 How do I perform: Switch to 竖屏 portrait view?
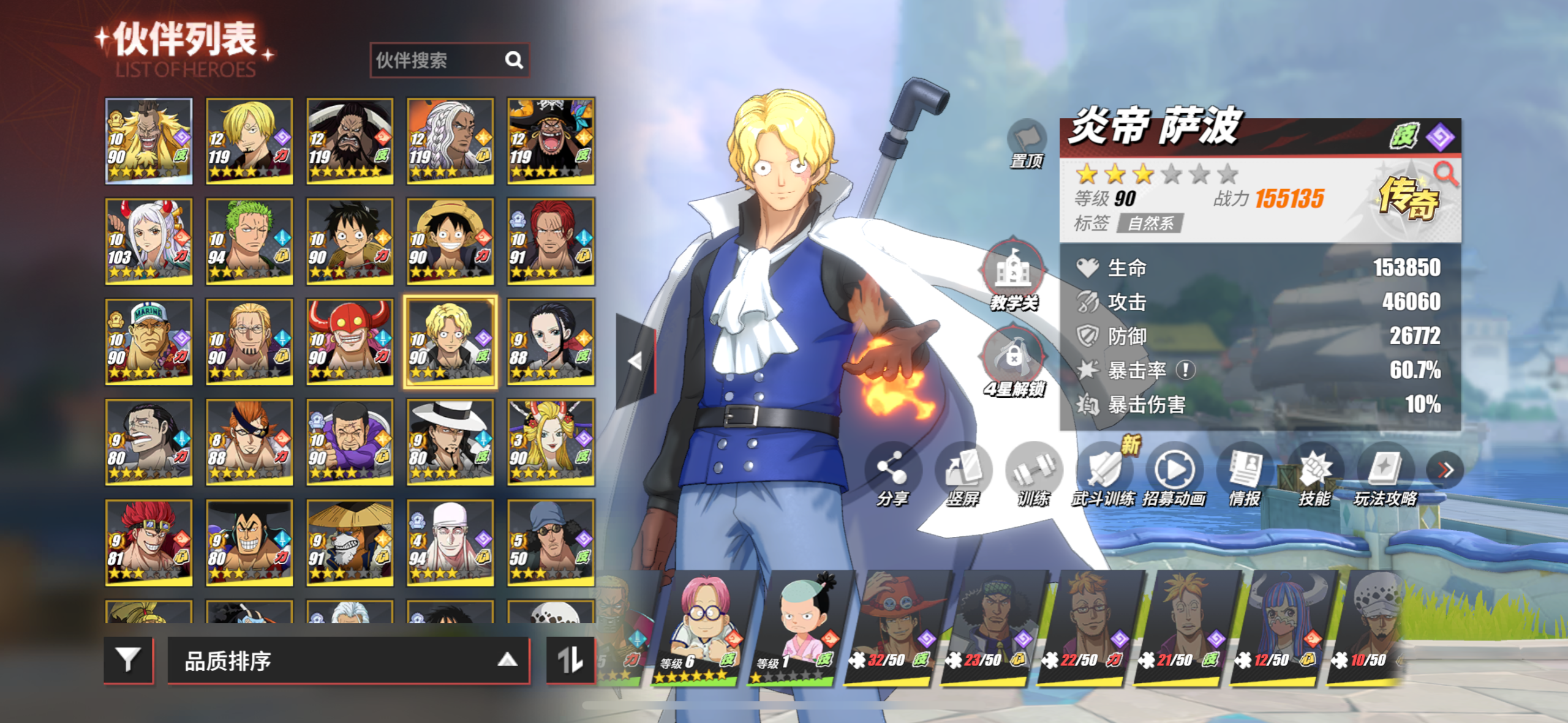(x=963, y=474)
